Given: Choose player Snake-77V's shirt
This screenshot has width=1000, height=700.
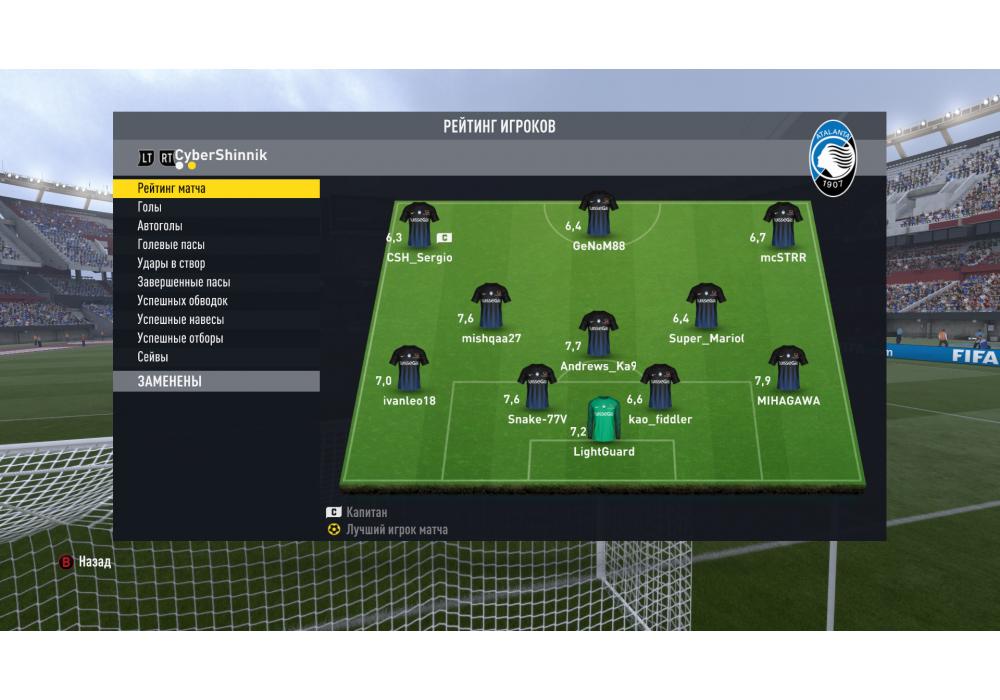Looking at the screenshot, I should pyautogui.click(x=536, y=387).
